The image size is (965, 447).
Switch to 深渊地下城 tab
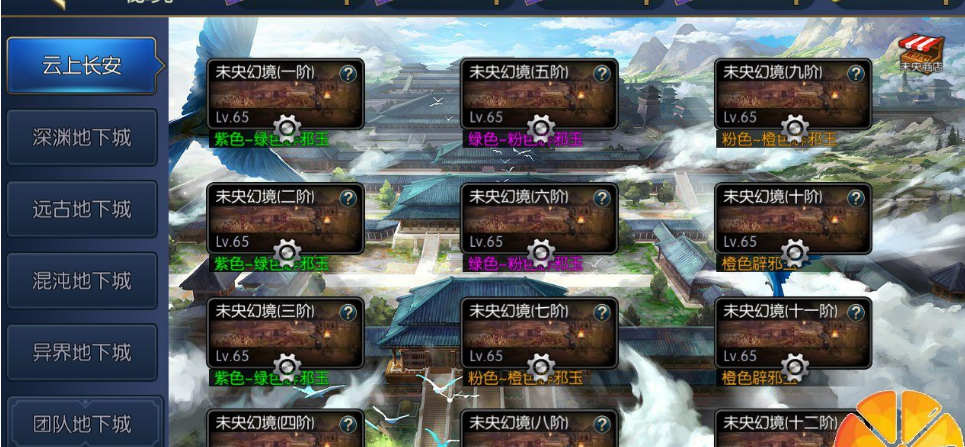(82, 137)
